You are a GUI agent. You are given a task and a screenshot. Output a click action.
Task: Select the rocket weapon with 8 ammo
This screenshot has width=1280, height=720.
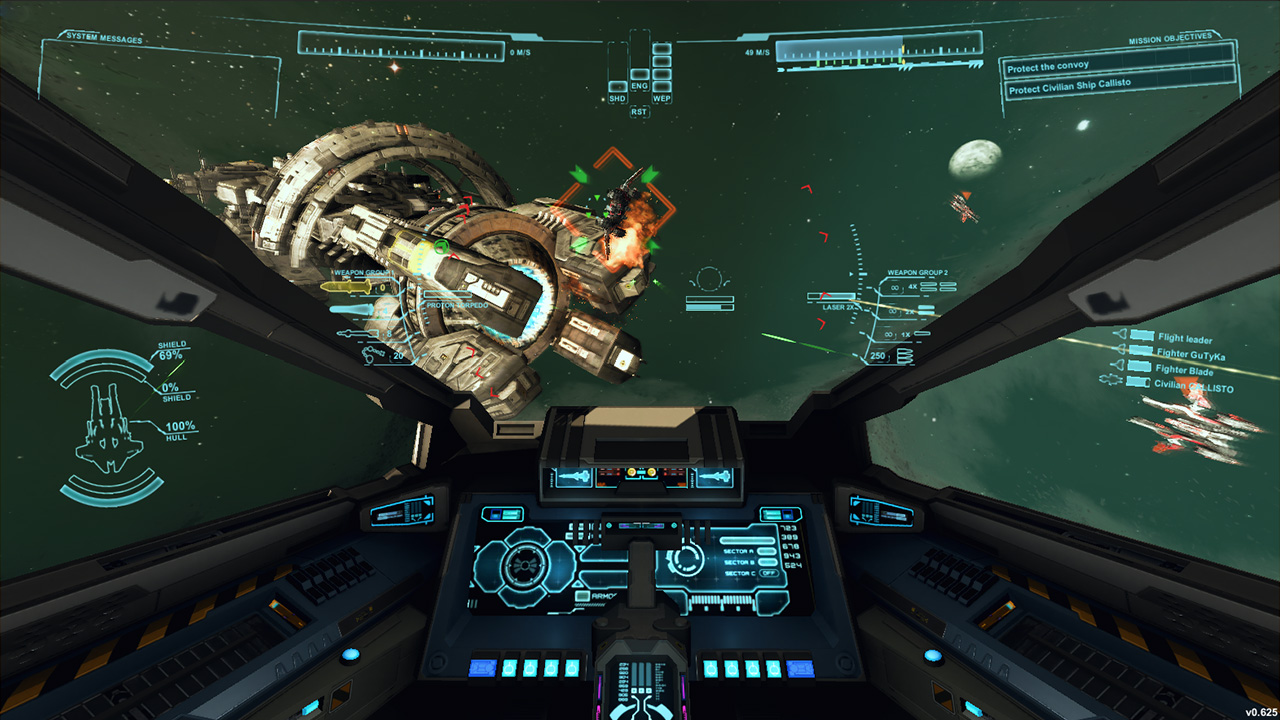click(x=358, y=333)
